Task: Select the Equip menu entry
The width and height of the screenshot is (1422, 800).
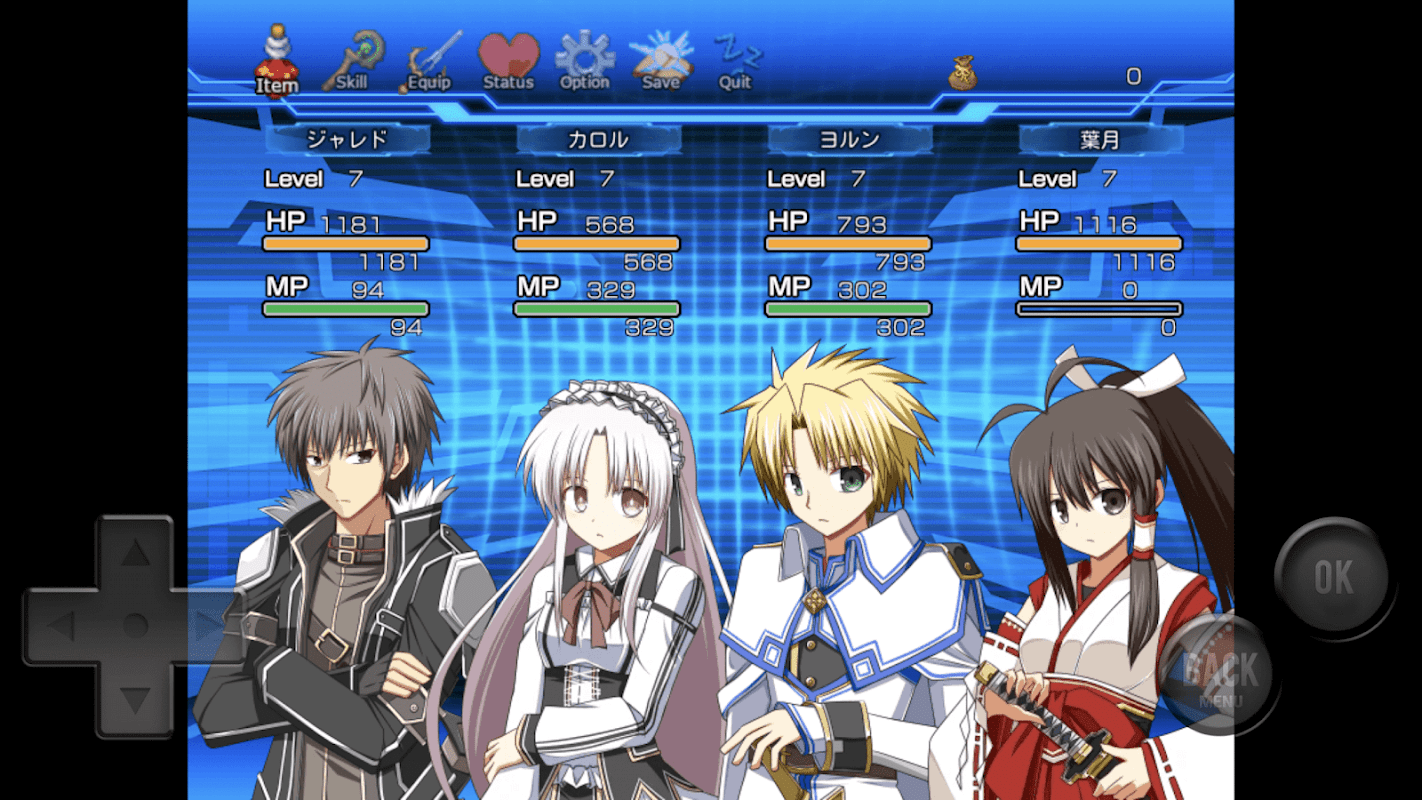Action: click(431, 62)
